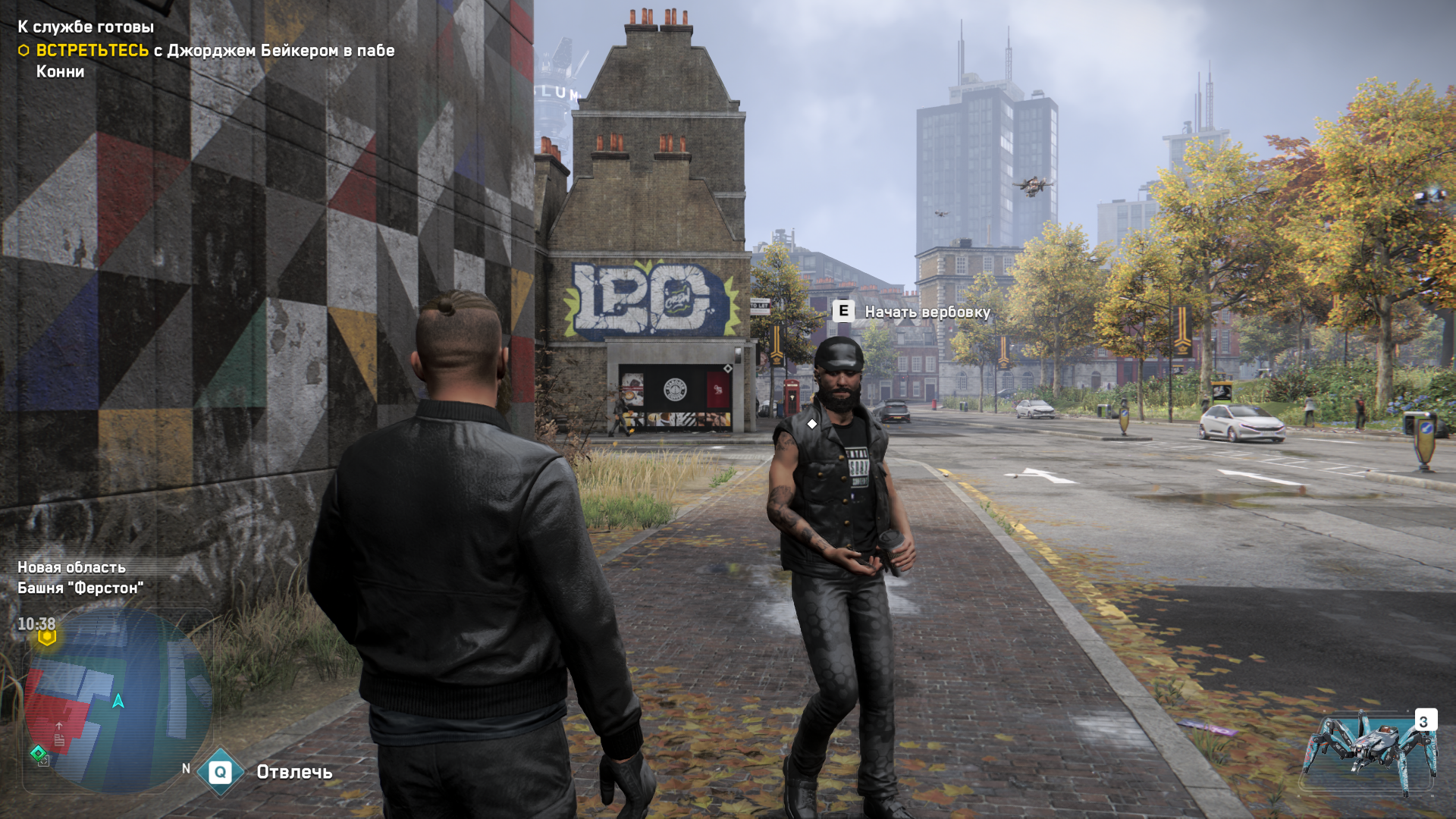Select the George Baker meeting objective tracker
The width and height of the screenshot is (1456, 819).
coord(206,60)
